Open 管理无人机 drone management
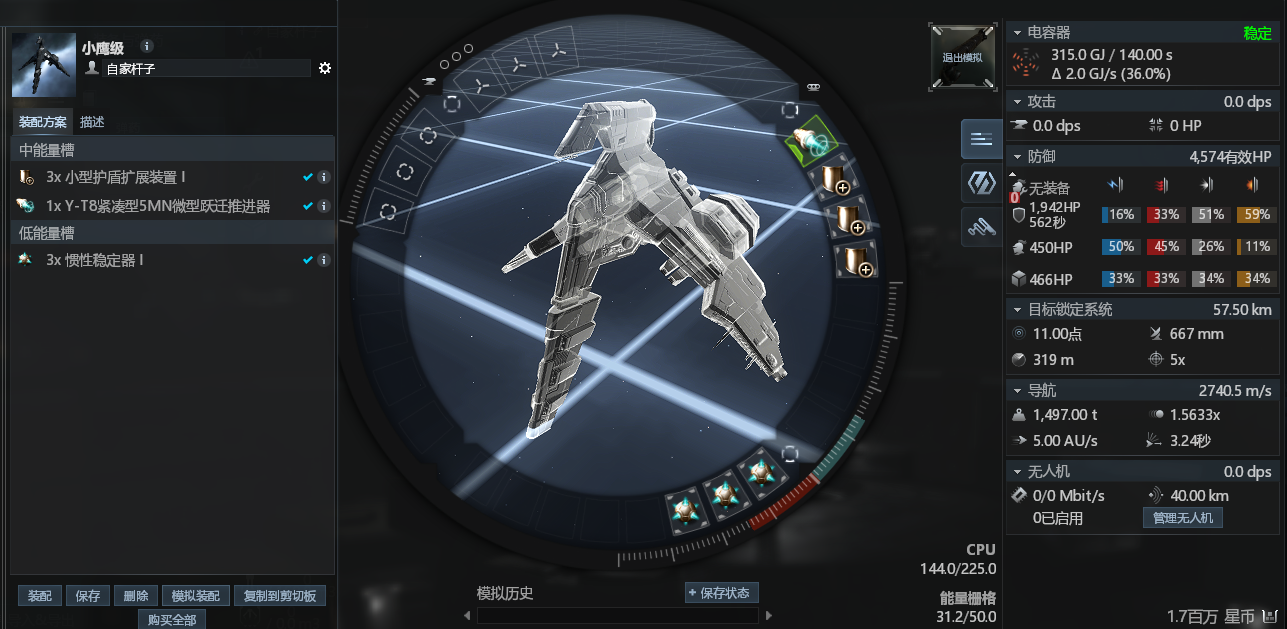Viewport: 1287px width, 629px height. [1182, 518]
